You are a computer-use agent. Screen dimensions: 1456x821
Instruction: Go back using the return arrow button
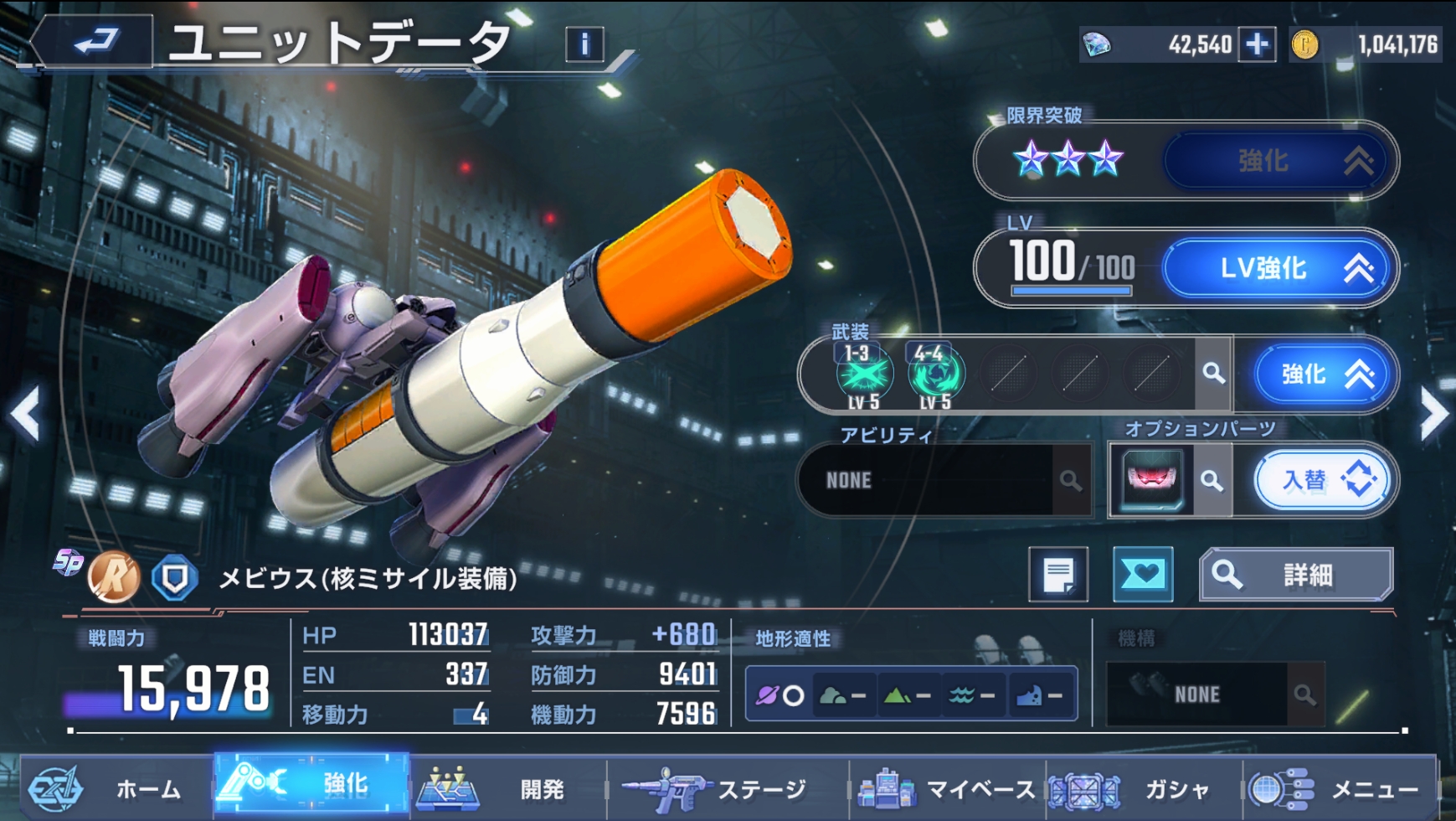[94, 41]
